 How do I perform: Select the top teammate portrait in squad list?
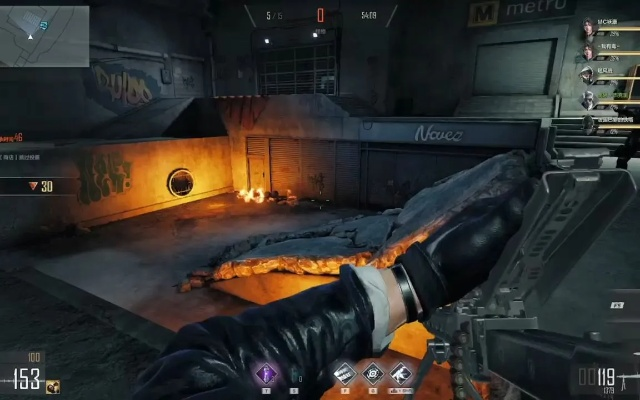[x=588, y=28]
